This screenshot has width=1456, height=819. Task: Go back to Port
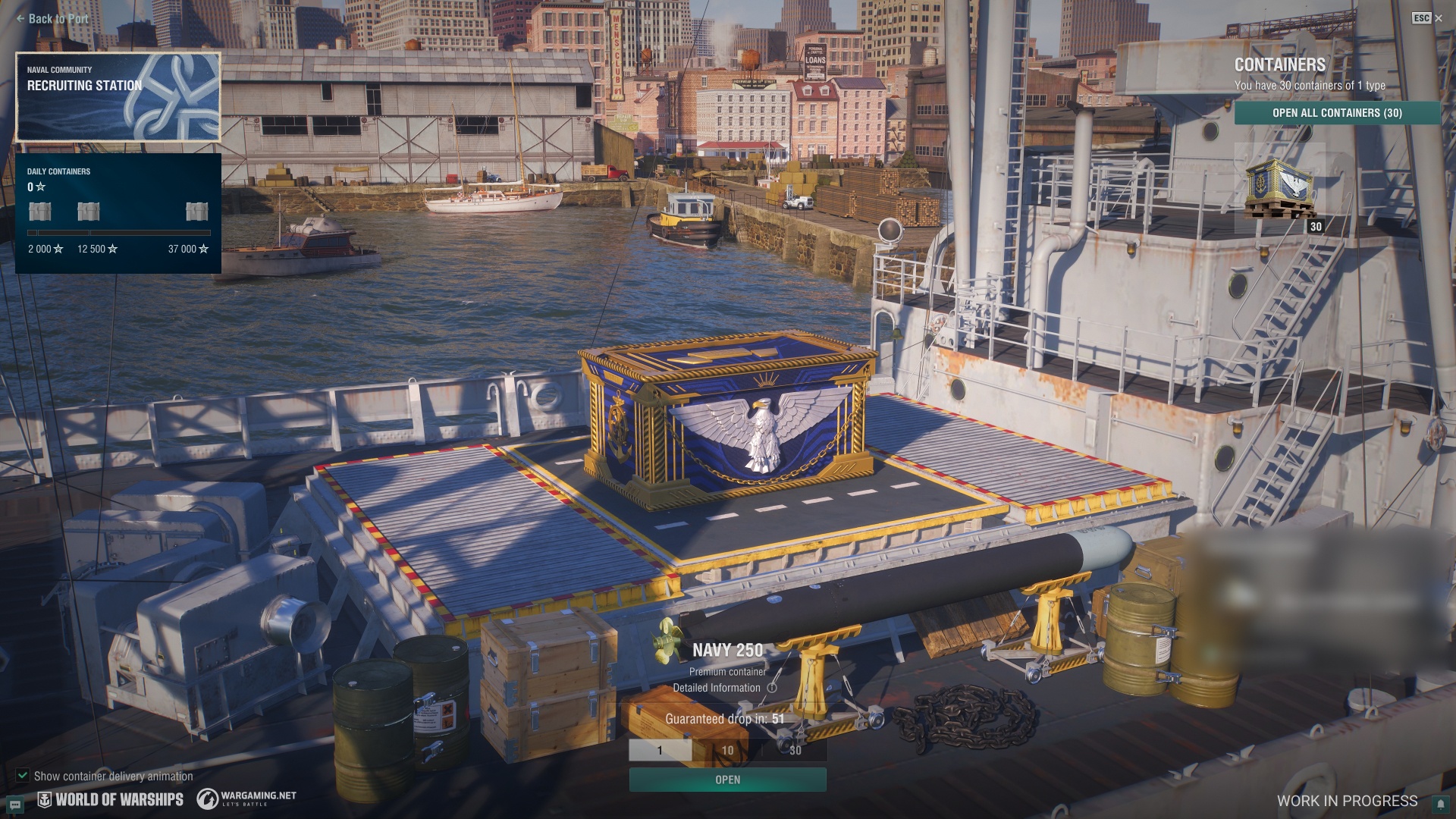tap(52, 19)
